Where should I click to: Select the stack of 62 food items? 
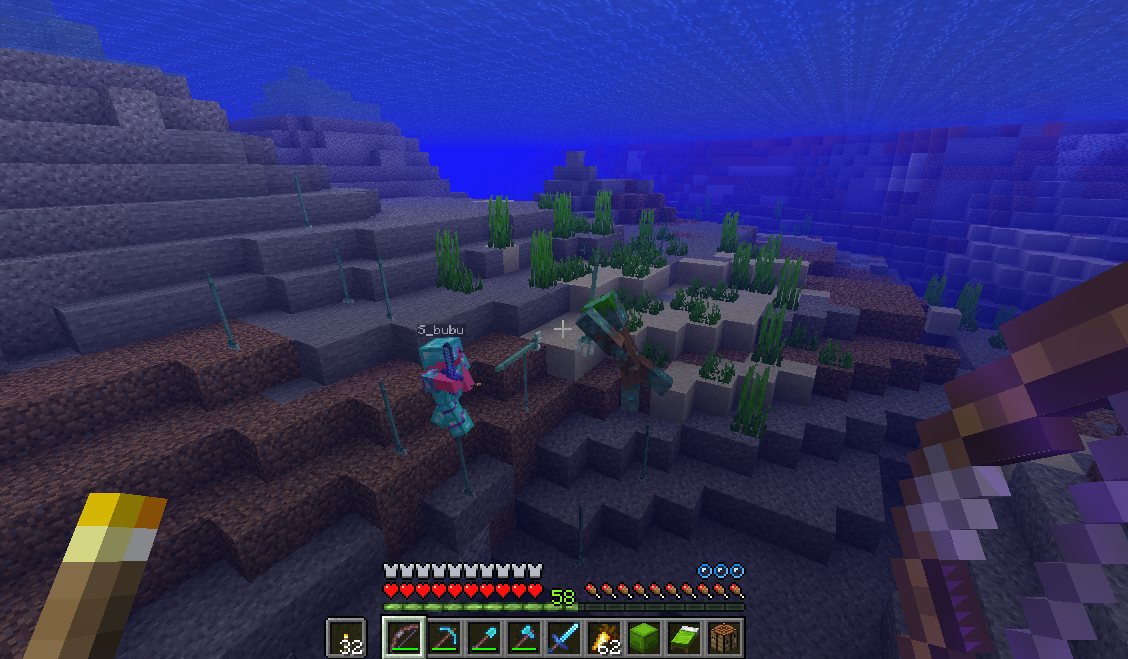pos(603,637)
